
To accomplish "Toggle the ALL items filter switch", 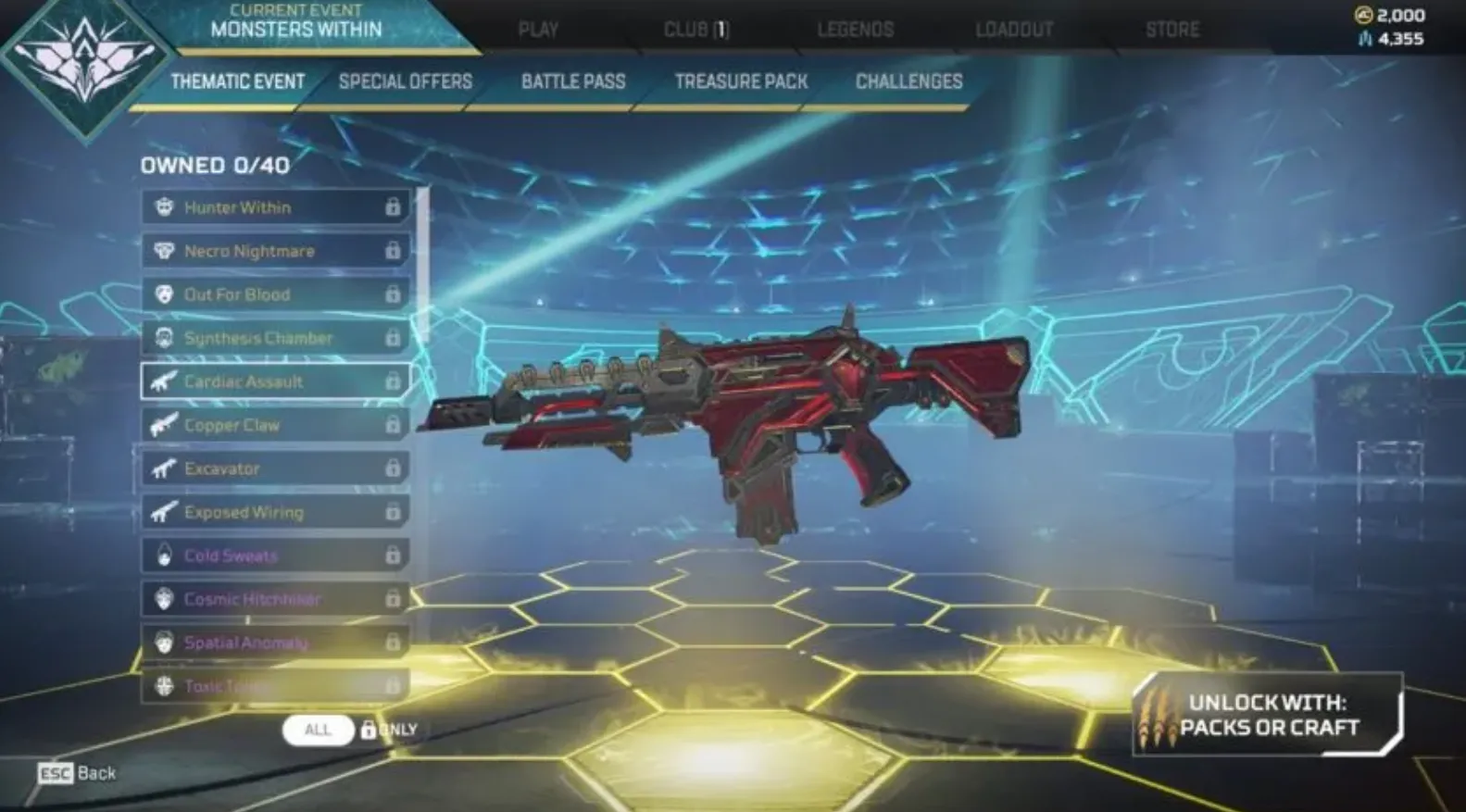I will pos(318,730).
